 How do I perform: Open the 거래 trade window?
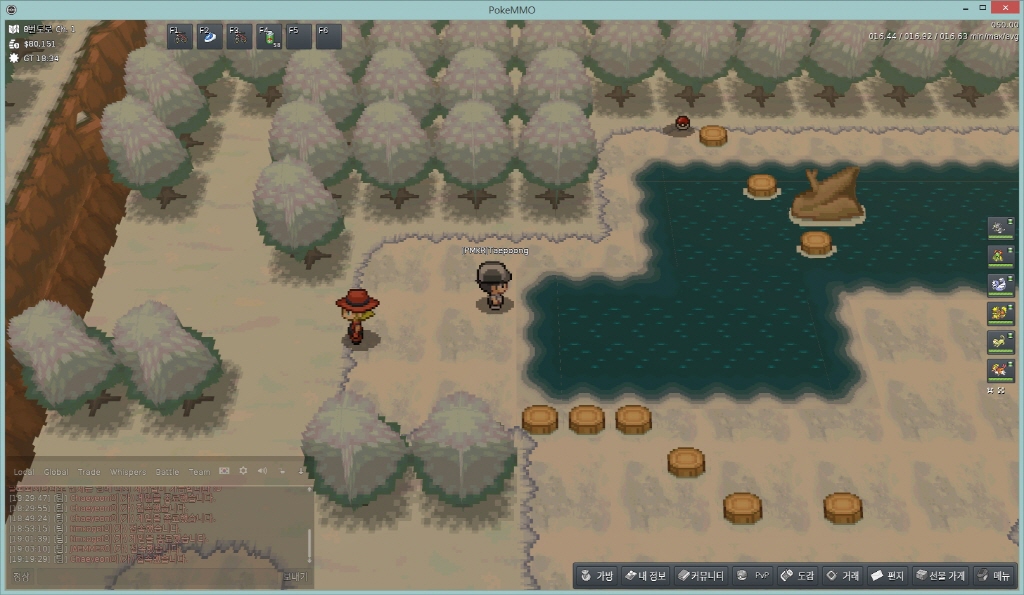842,576
